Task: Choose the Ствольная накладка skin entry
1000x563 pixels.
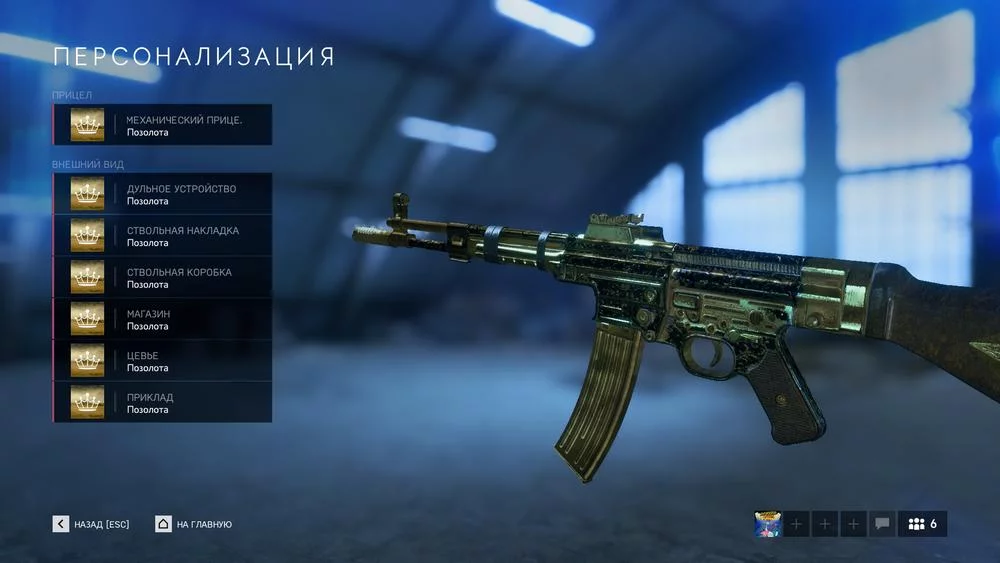Action: [162, 236]
